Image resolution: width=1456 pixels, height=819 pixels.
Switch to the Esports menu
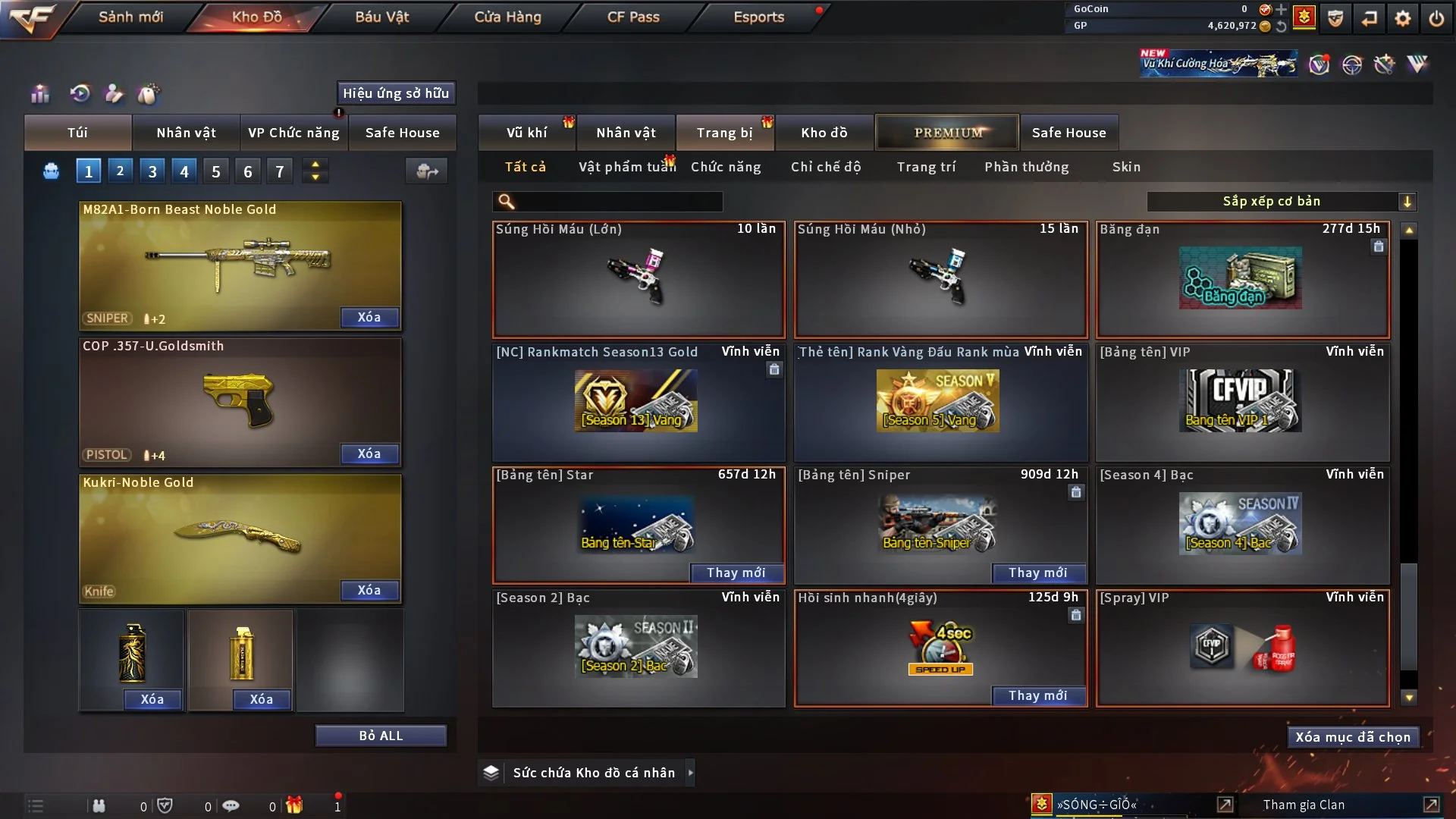coord(758,17)
